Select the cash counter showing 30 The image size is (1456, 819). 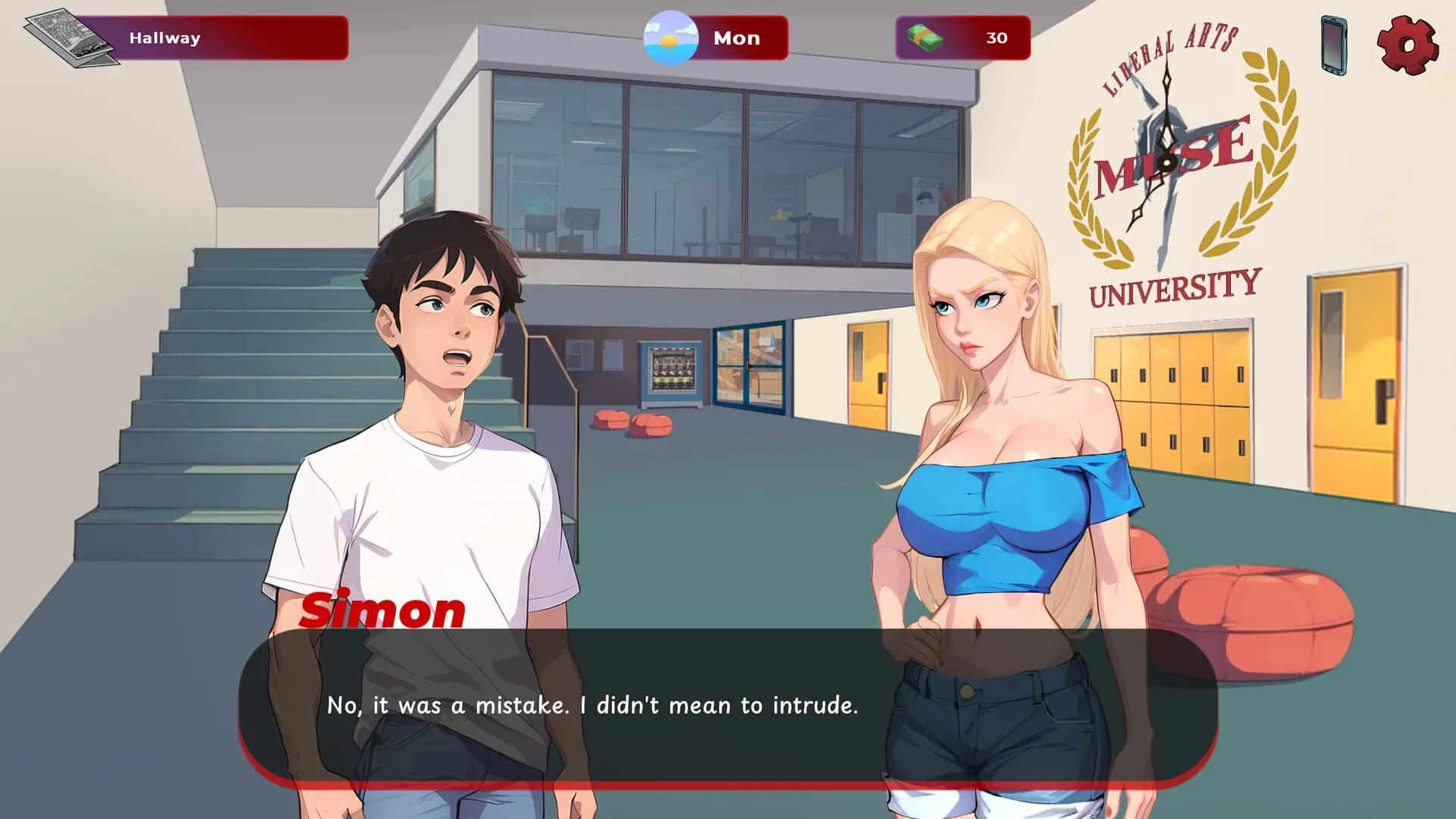pos(996,38)
